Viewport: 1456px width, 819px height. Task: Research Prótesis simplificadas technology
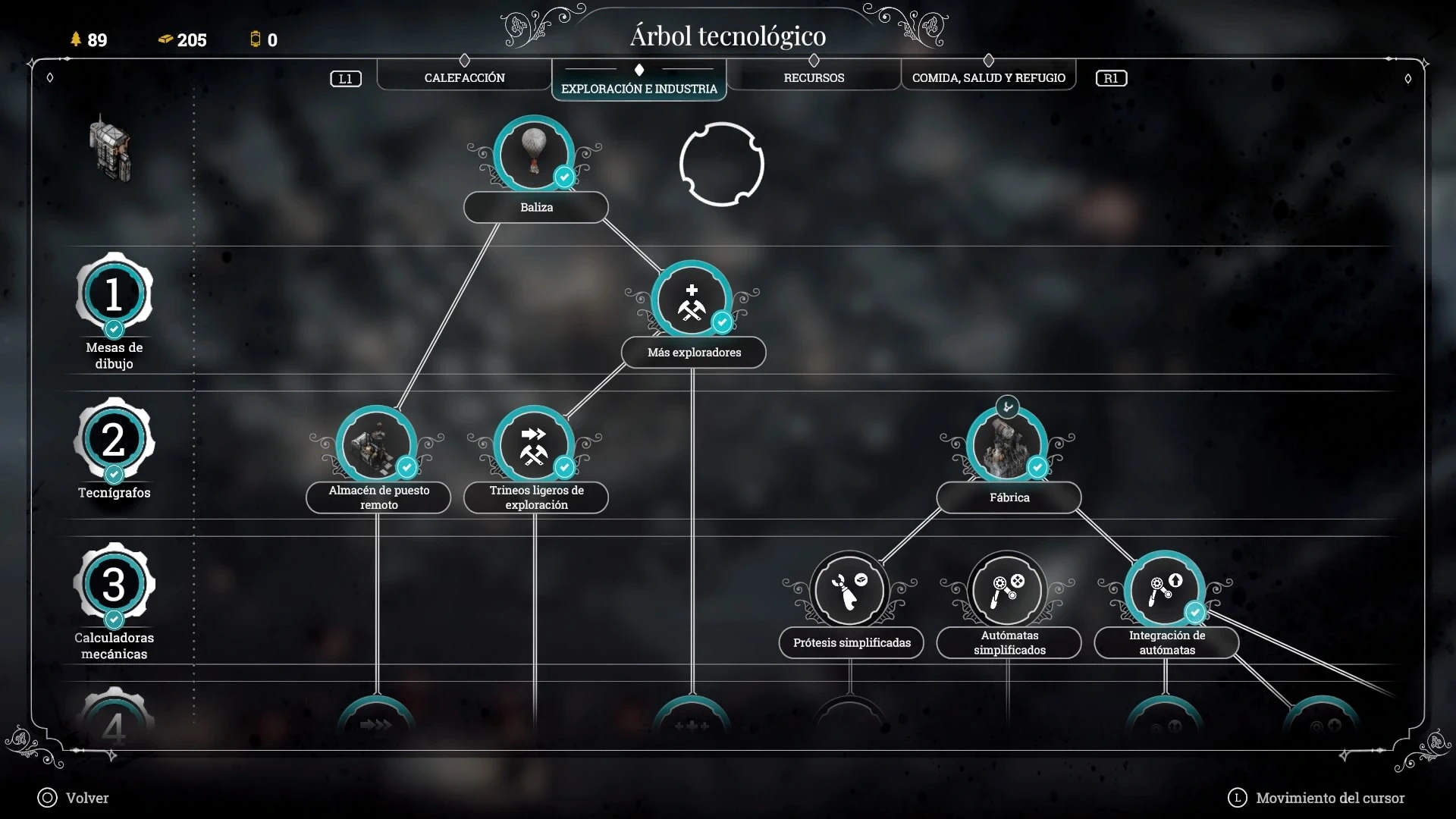[x=849, y=591]
